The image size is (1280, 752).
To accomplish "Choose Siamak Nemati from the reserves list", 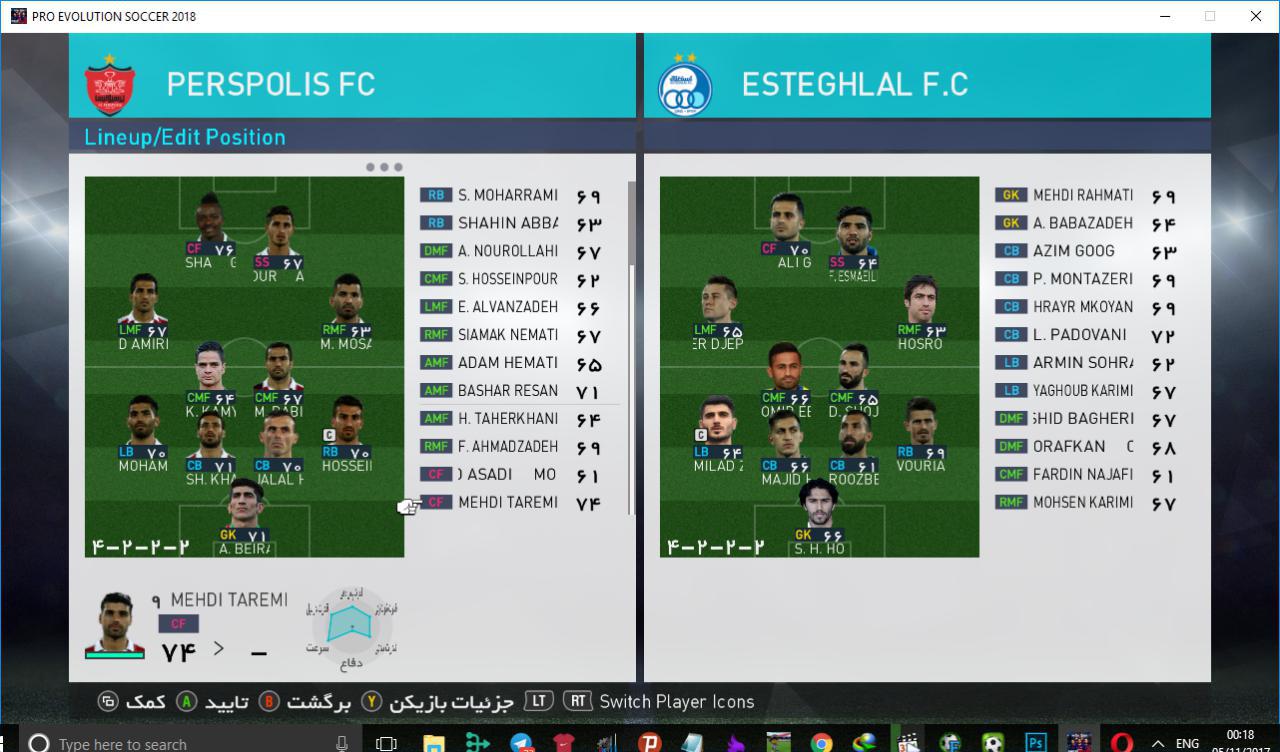I will point(508,335).
